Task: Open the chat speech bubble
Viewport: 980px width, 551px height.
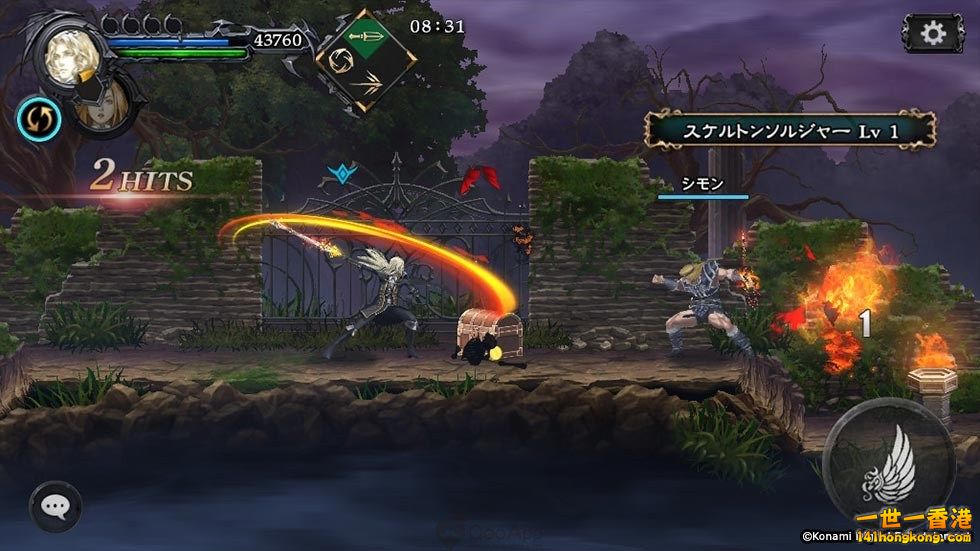Action: click(55, 507)
